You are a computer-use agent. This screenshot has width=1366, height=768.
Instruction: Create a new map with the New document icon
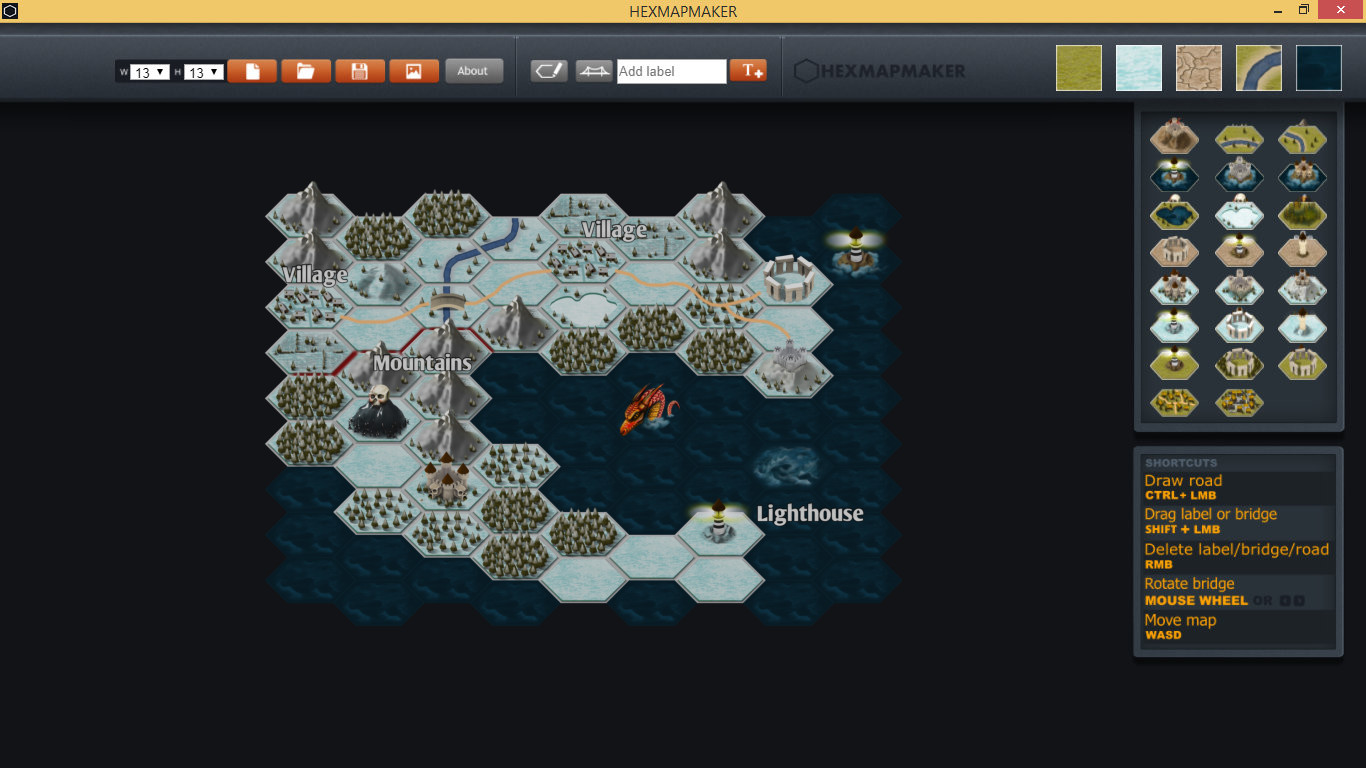pyautogui.click(x=252, y=71)
